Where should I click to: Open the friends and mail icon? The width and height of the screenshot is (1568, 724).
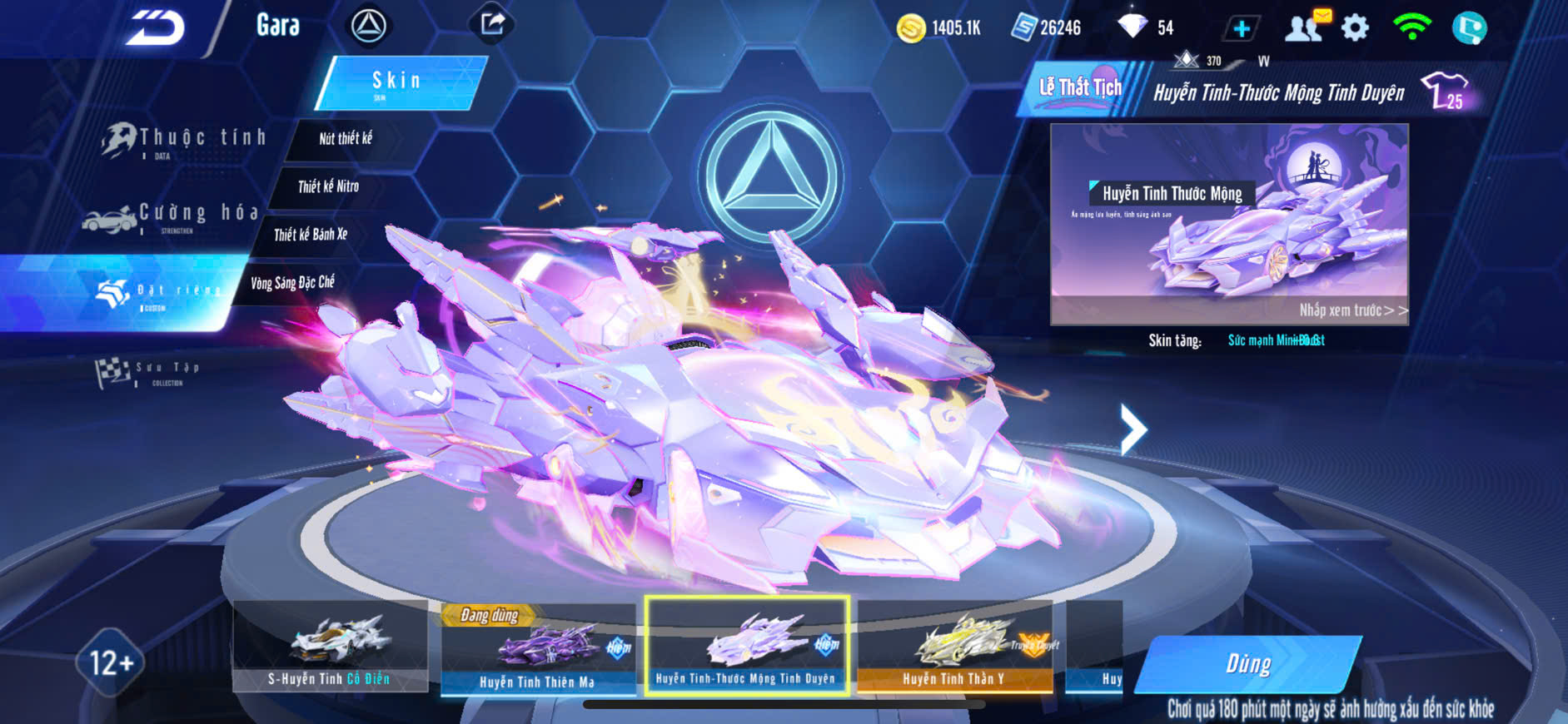coord(1307,27)
